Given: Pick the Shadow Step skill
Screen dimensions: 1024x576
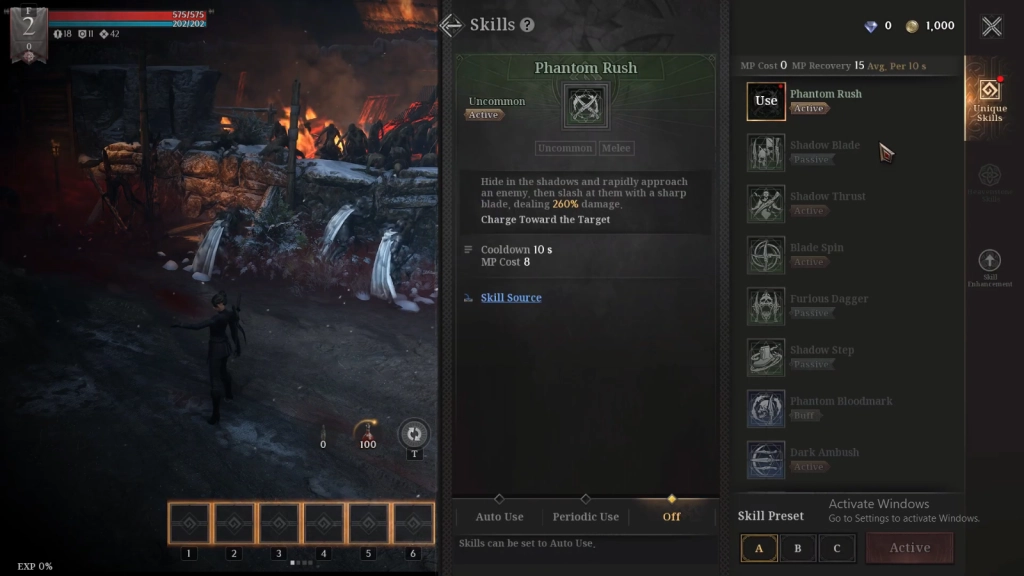Looking at the screenshot, I should (766, 356).
